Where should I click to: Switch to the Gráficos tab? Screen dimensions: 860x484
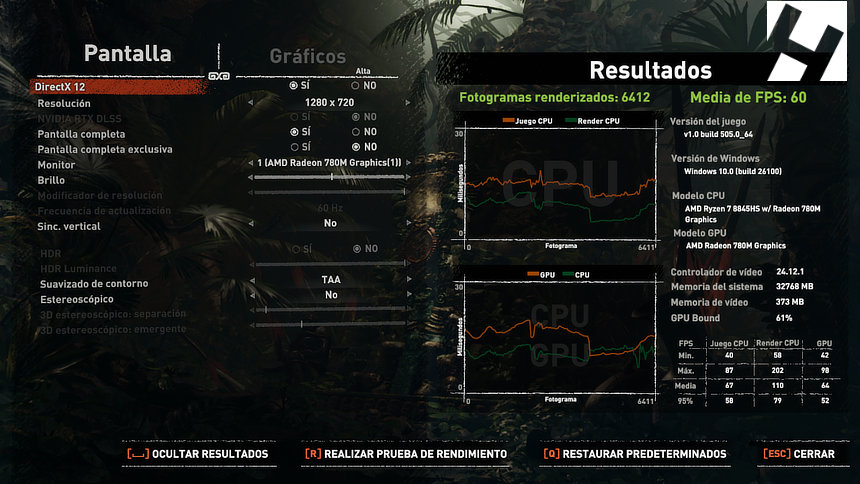307,57
